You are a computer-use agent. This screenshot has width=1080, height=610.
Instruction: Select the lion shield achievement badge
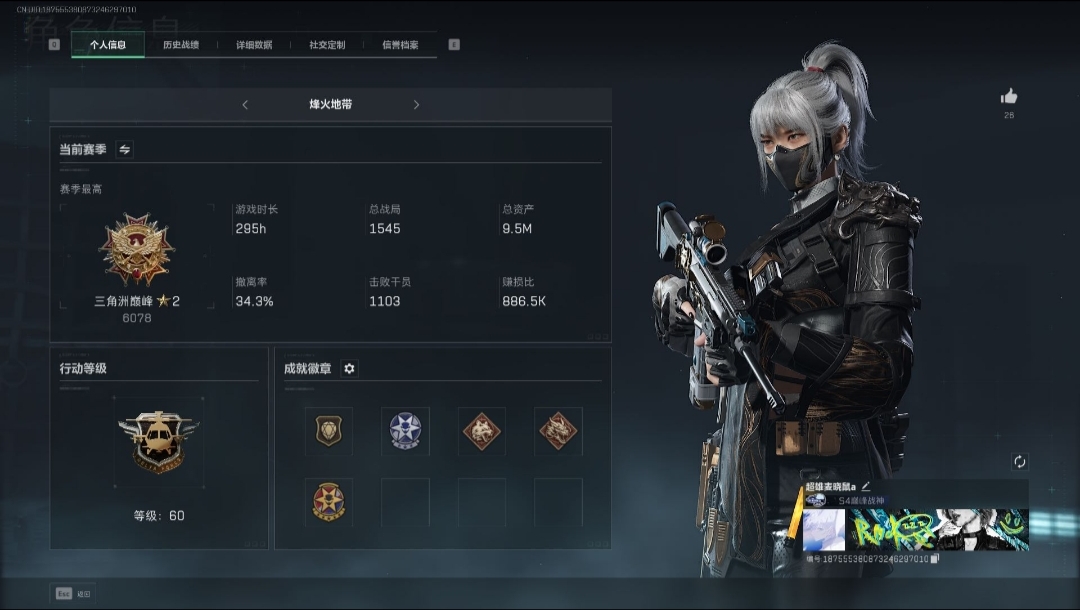pyautogui.click(x=328, y=430)
